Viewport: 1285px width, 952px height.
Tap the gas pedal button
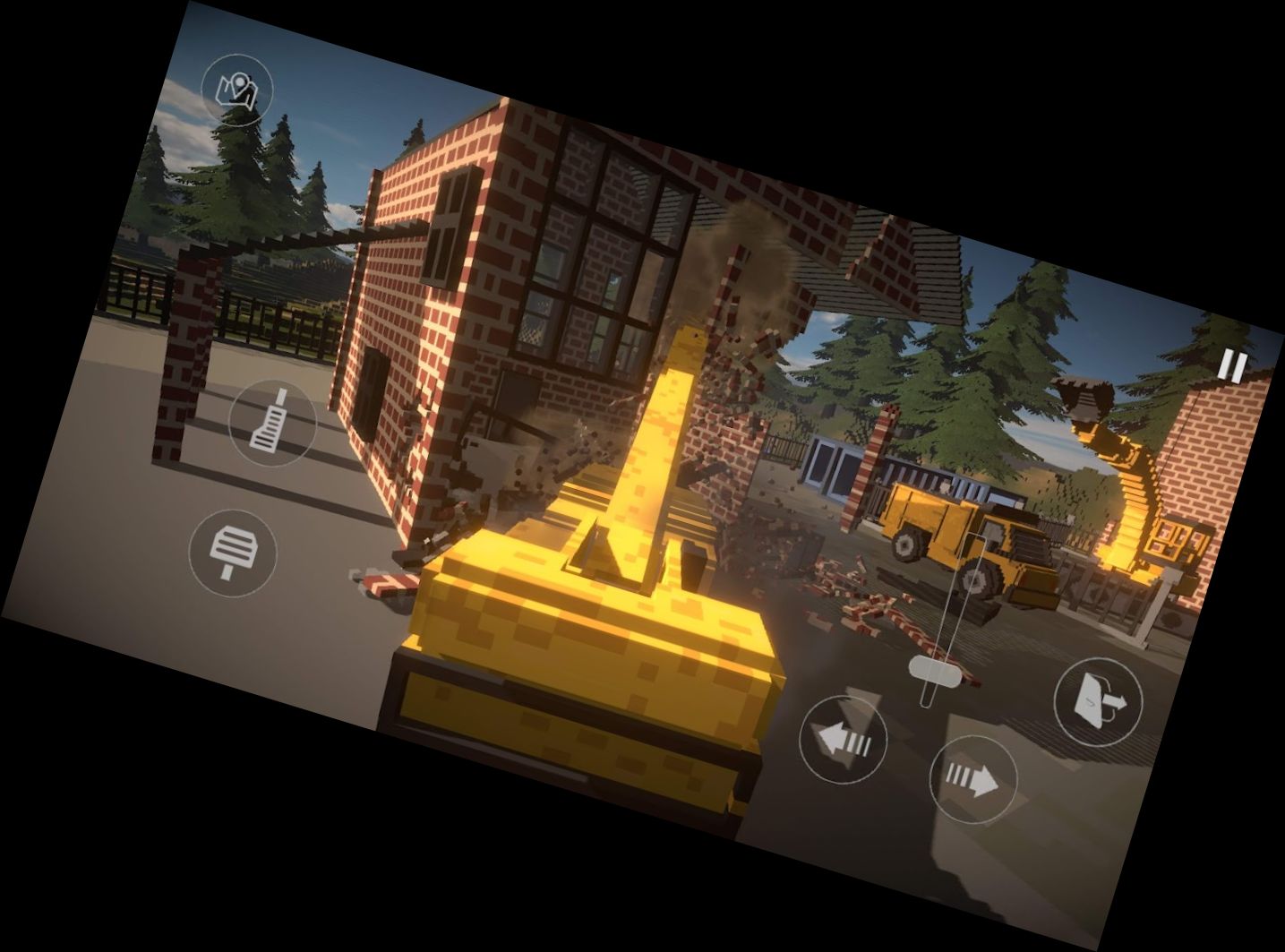[x=273, y=422]
